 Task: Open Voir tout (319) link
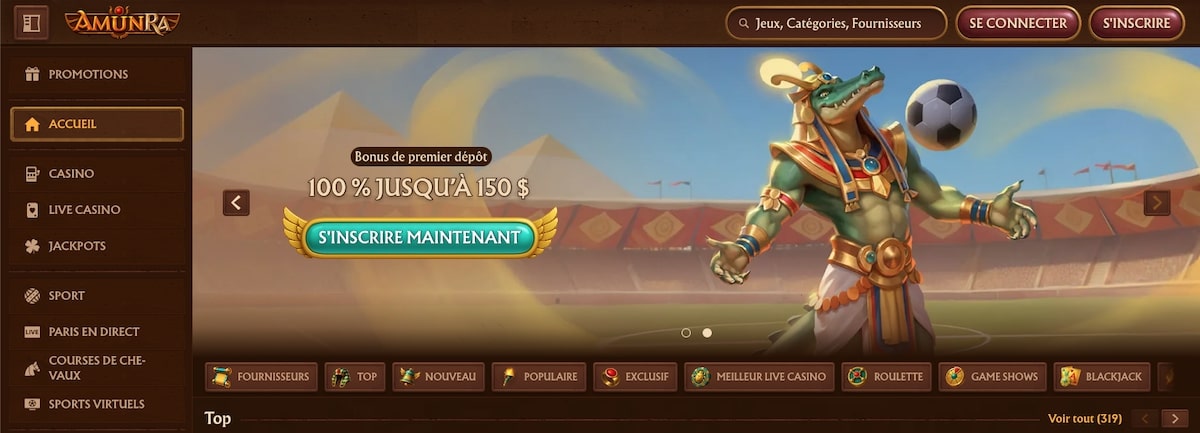(1084, 418)
